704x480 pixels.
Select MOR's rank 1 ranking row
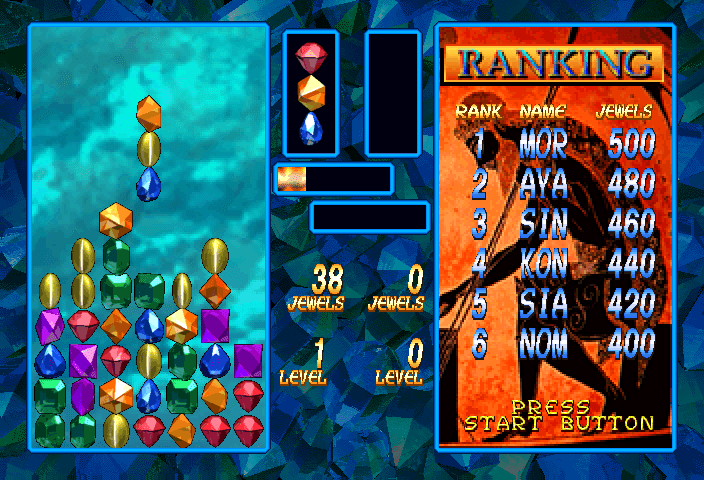click(556, 145)
